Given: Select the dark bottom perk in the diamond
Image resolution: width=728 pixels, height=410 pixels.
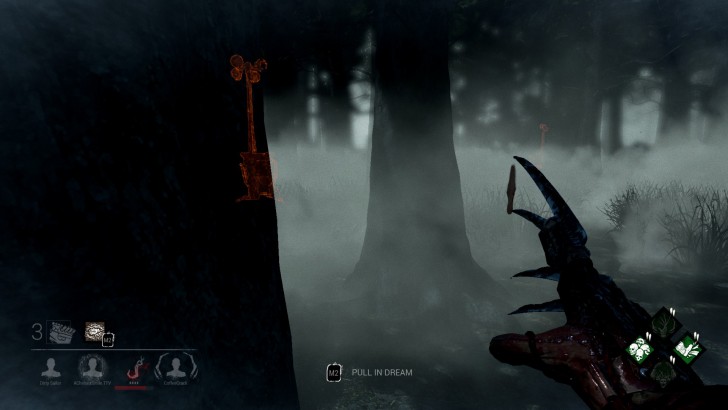Looking at the screenshot, I should (663, 373).
